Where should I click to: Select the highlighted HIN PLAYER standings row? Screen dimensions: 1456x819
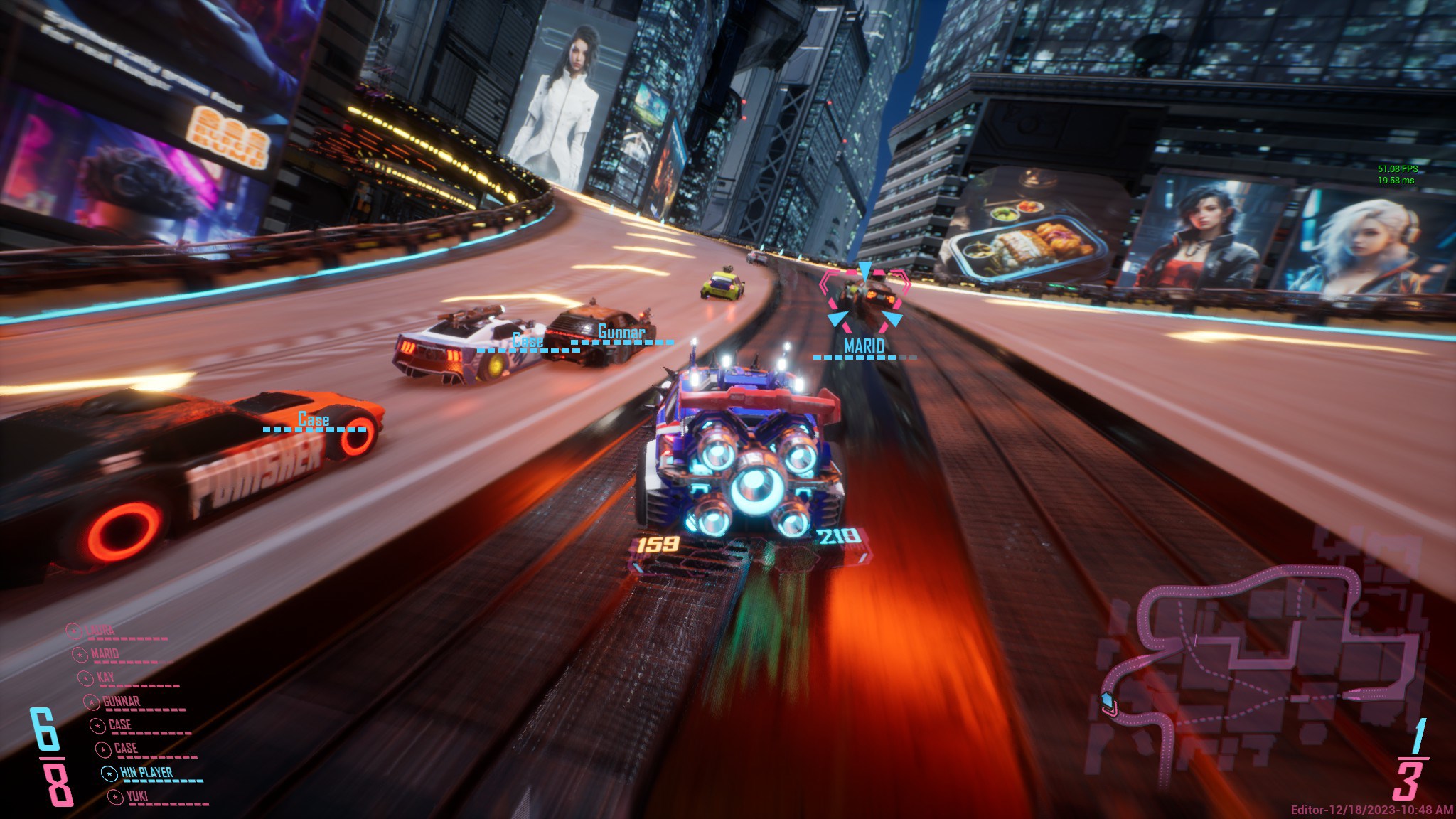point(145,773)
